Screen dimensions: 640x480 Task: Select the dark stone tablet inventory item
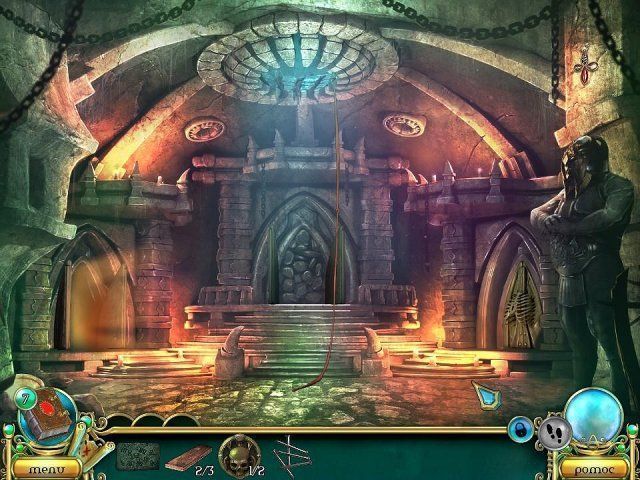(x=138, y=456)
